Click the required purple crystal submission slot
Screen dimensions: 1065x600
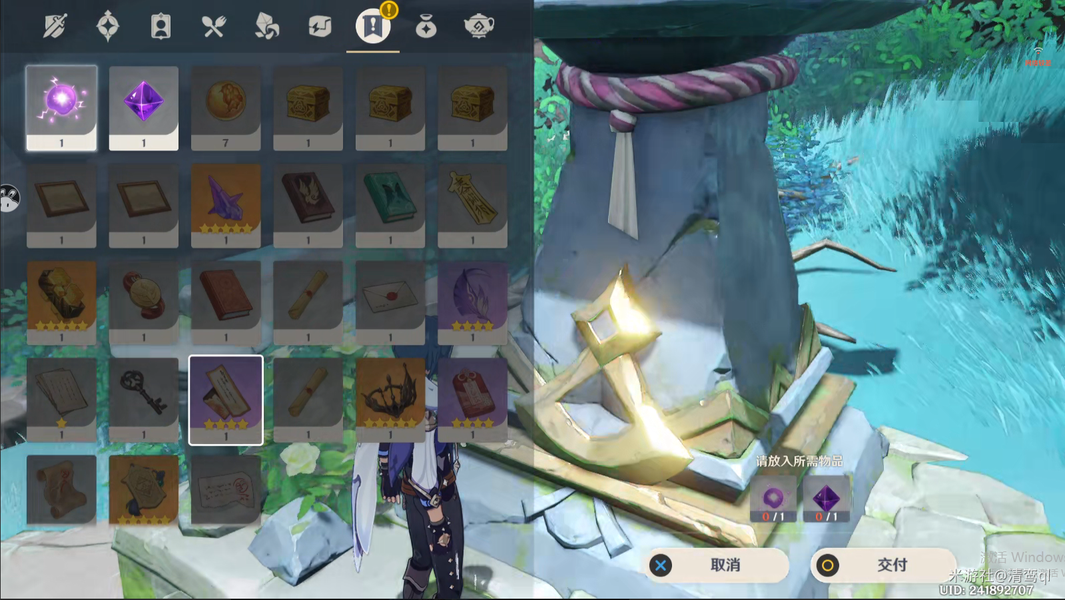pos(826,499)
